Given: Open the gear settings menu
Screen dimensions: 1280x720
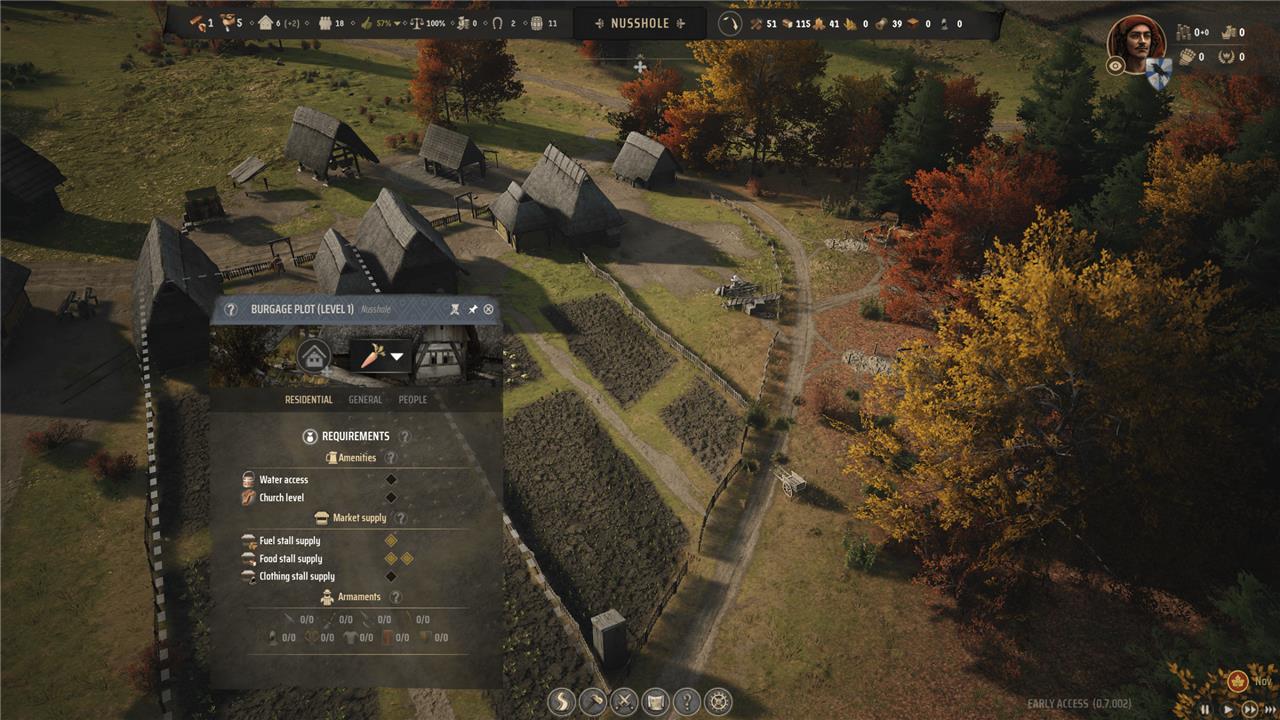Looking at the screenshot, I should tap(717, 702).
